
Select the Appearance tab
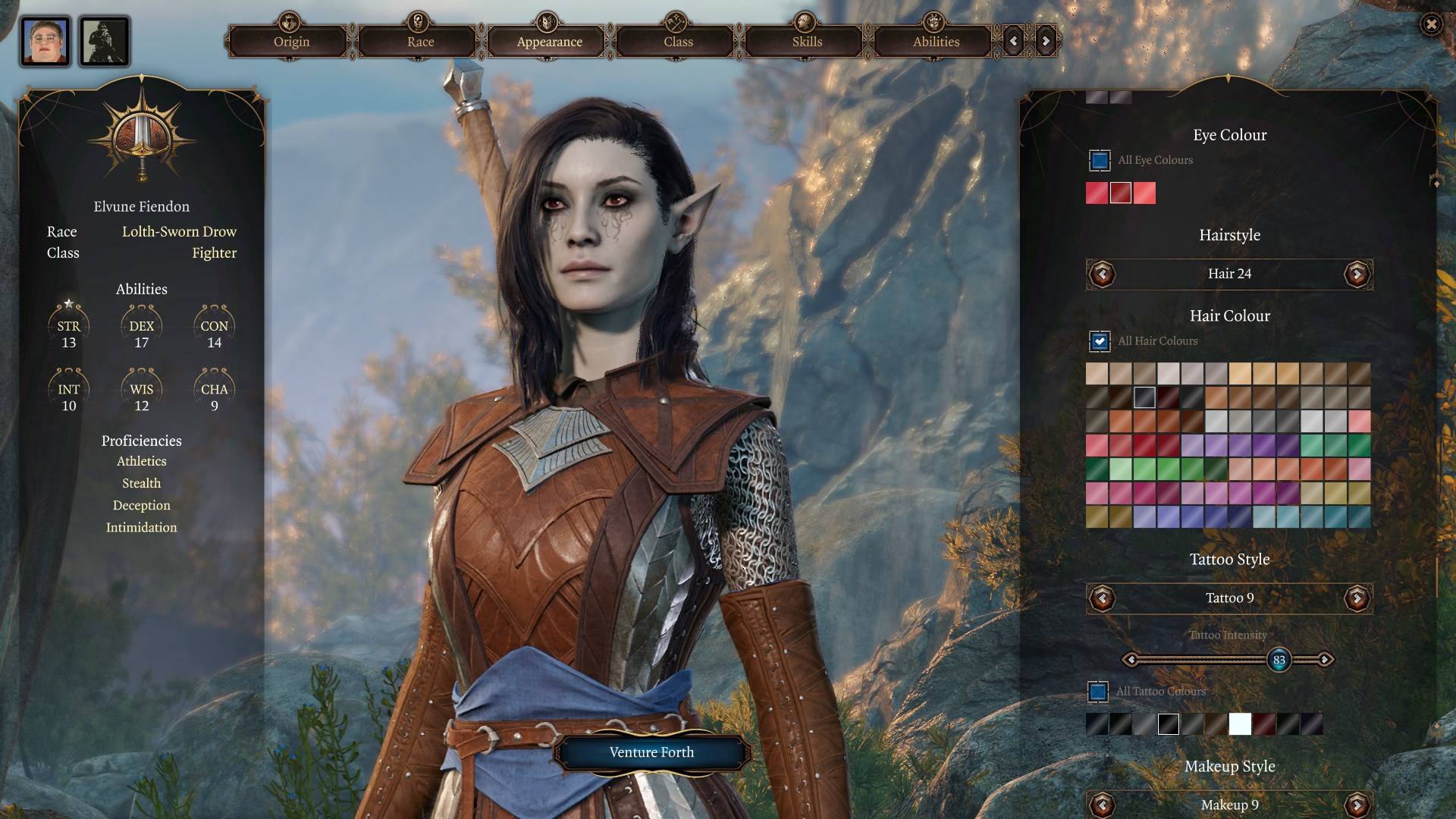click(549, 42)
